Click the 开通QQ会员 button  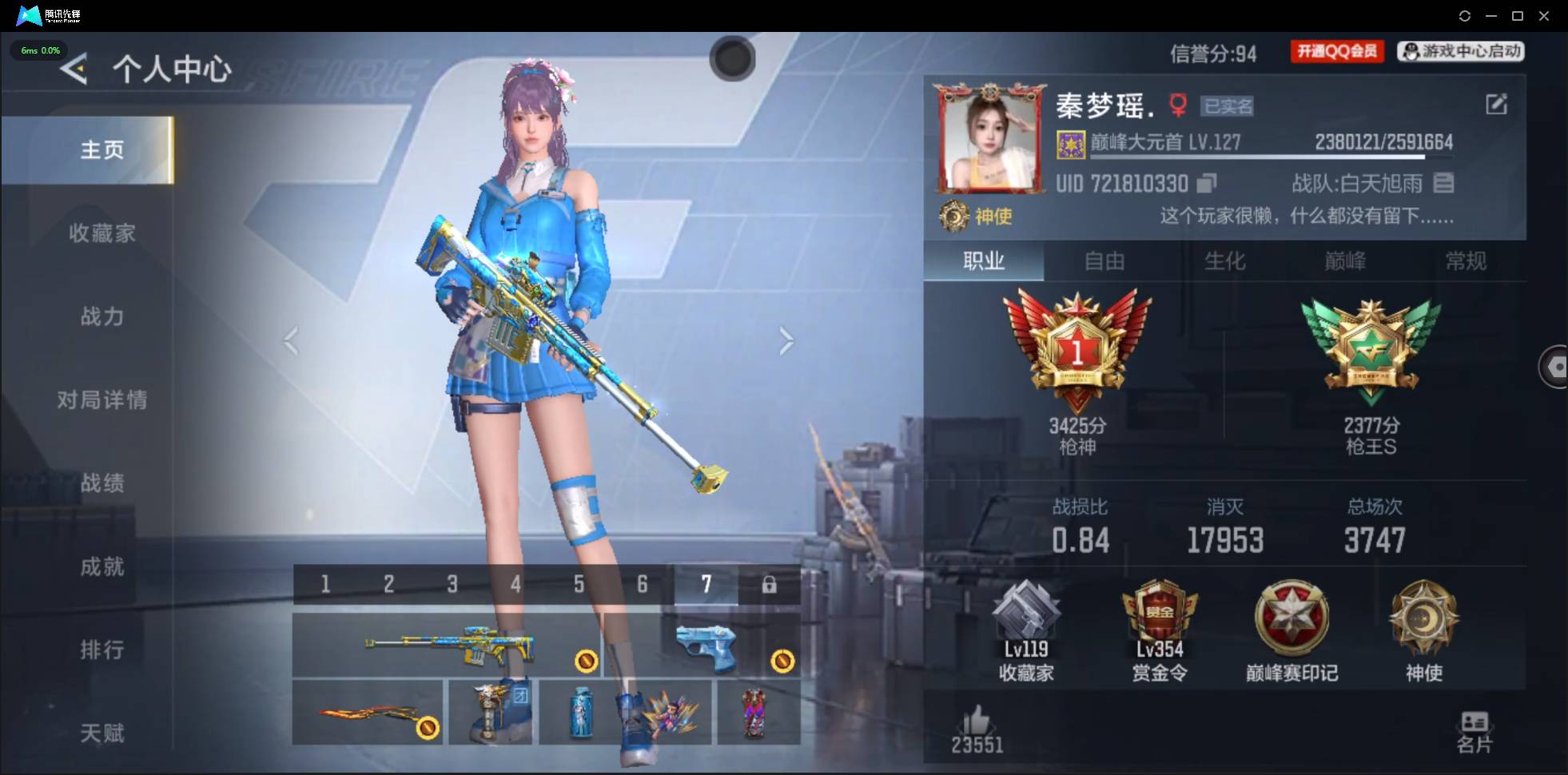[x=1336, y=50]
